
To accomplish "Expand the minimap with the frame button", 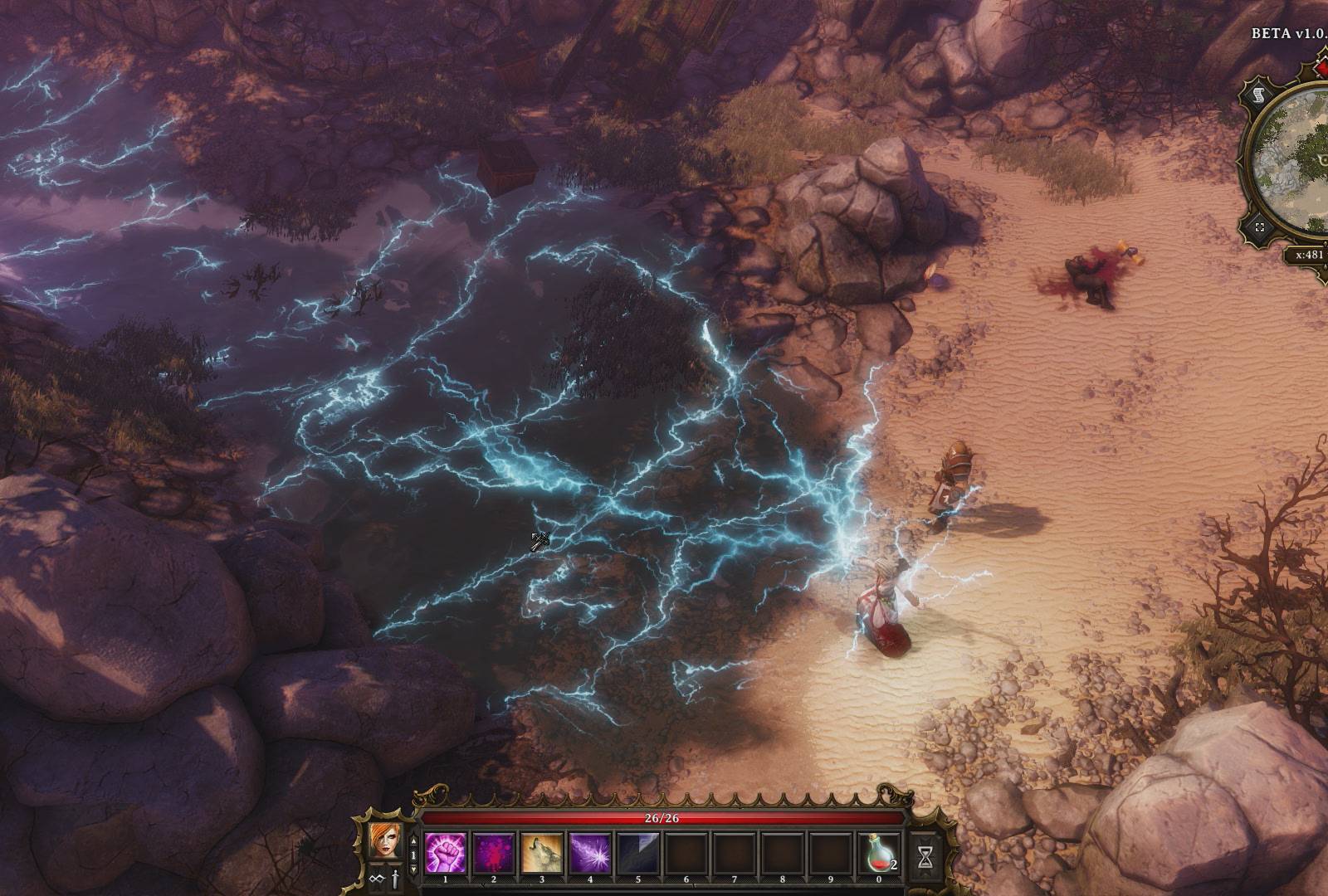I will 1260,227.
